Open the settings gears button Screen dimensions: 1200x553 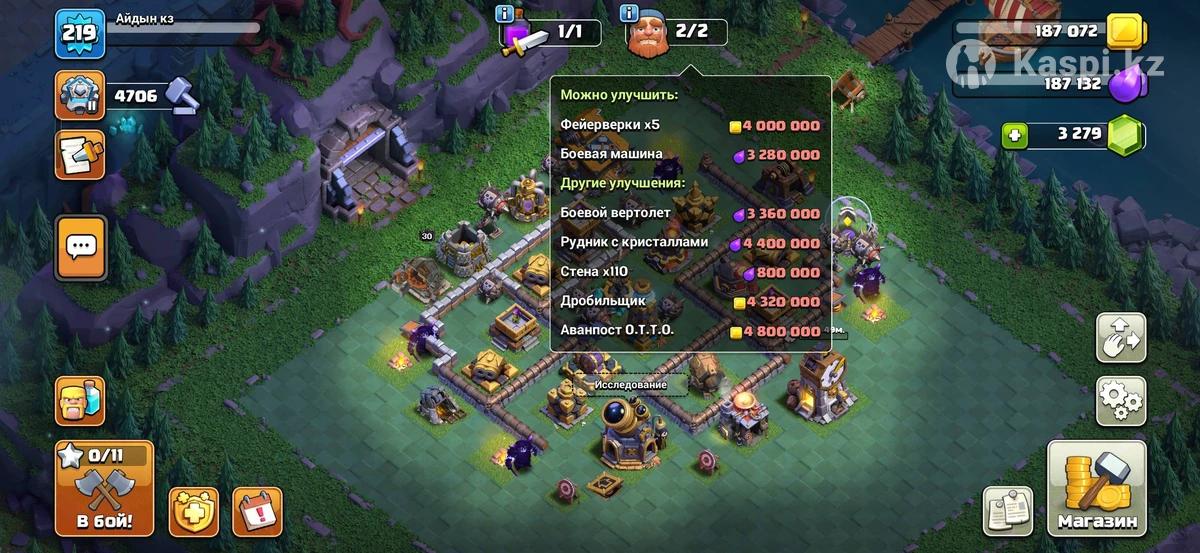click(x=1121, y=401)
